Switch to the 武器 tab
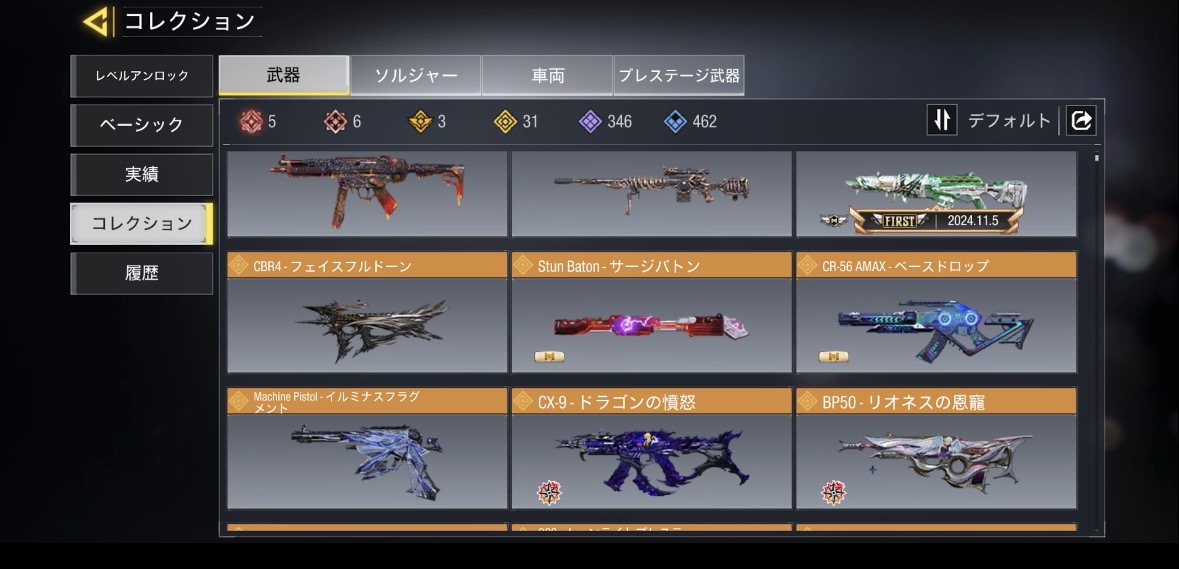Image resolution: width=1179 pixels, height=569 pixels. tap(284, 75)
